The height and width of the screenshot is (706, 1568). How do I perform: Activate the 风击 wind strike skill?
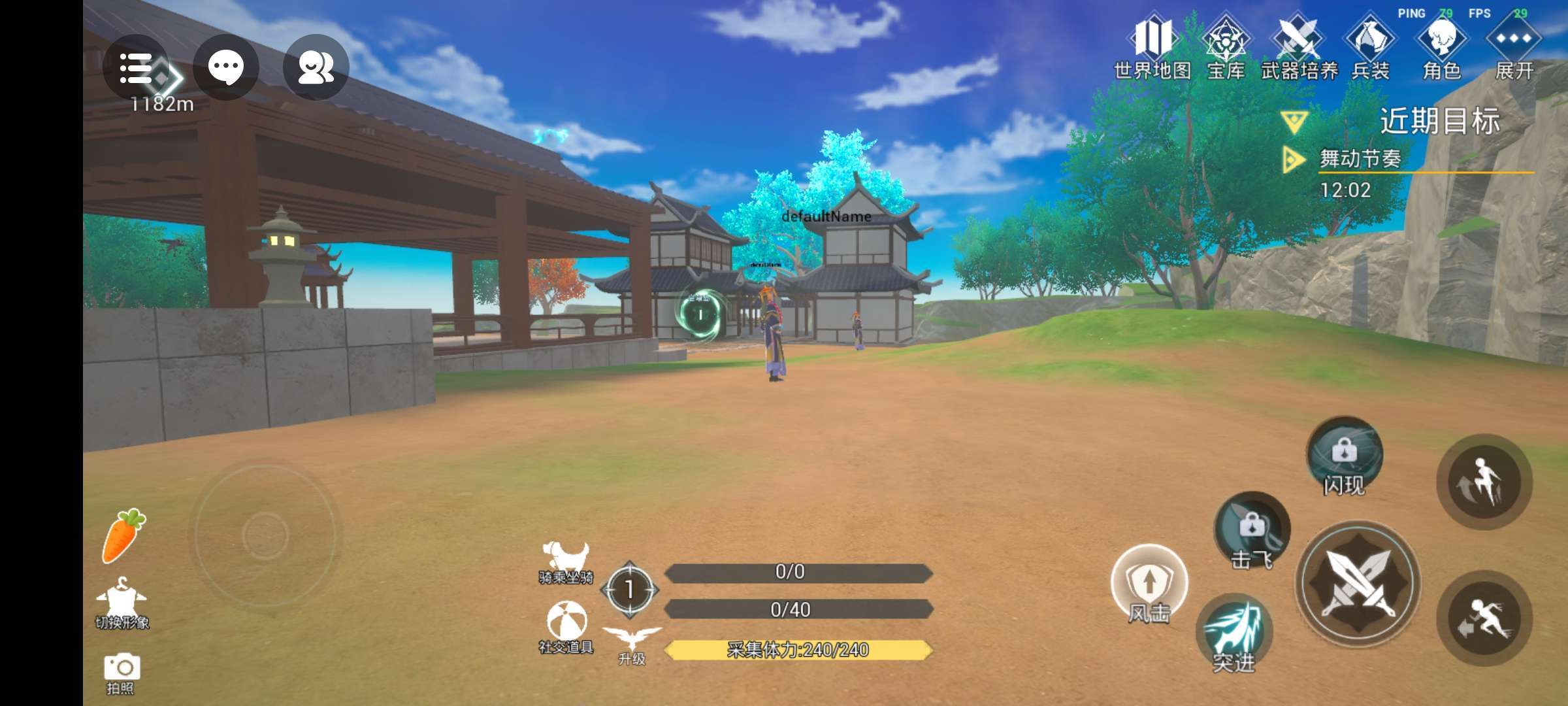(x=1149, y=583)
